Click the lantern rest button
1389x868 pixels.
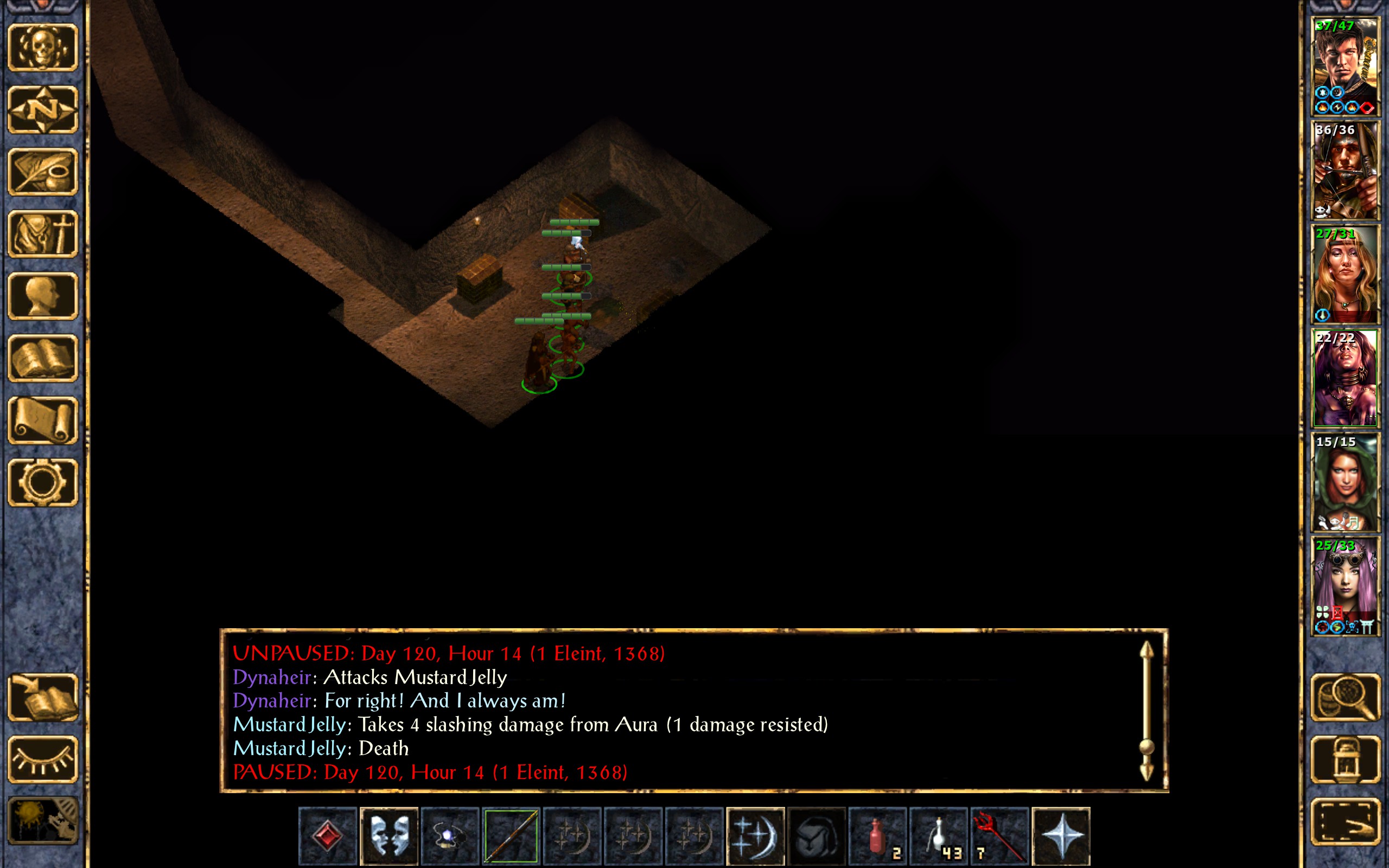pos(1345,759)
